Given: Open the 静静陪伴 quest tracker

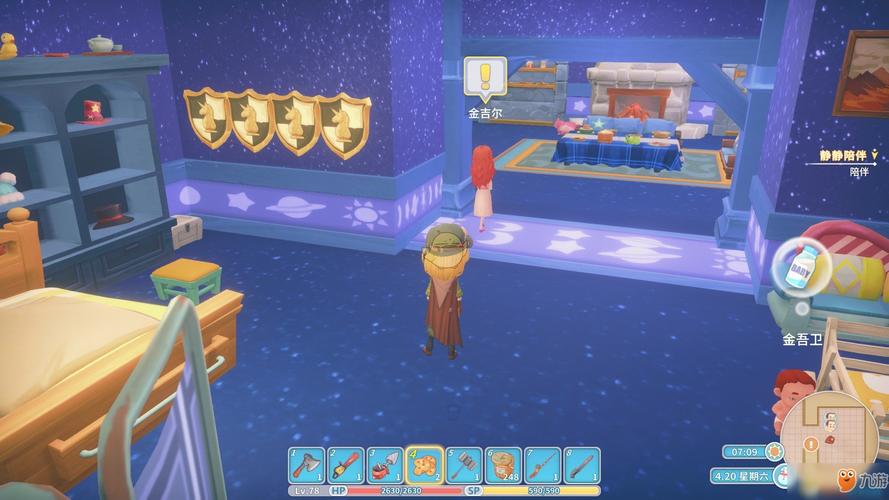Looking at the screenshot, I should 846,156.
